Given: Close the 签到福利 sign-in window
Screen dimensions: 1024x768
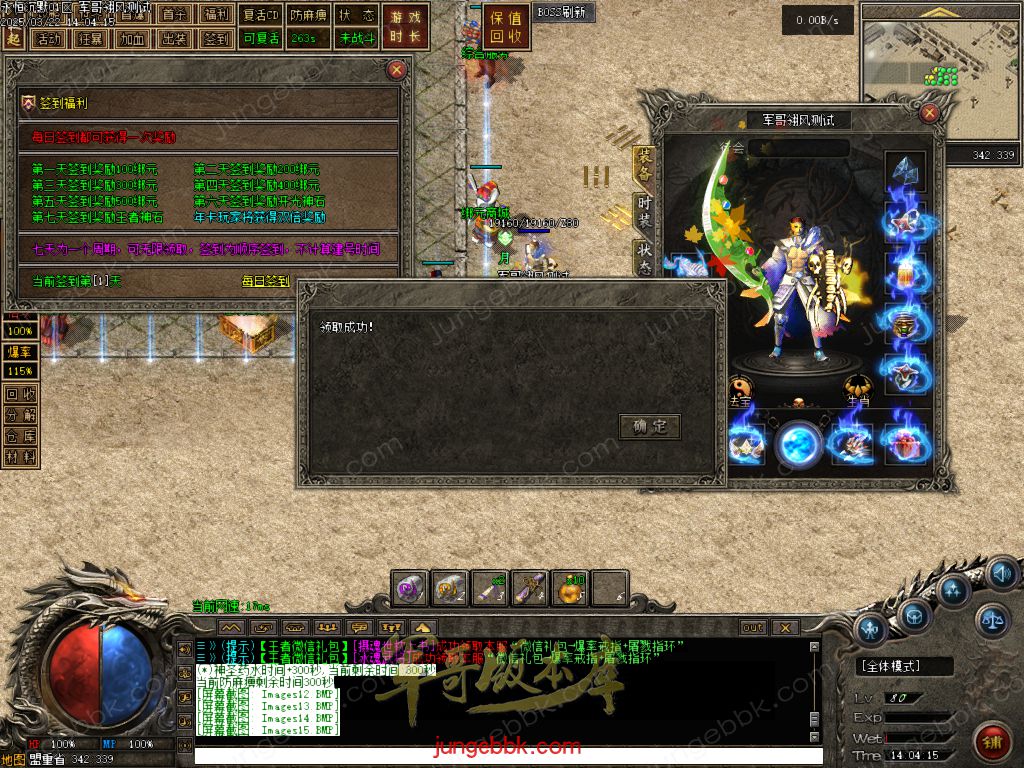Looking at the screenshot, I should [x=397, y=69].
